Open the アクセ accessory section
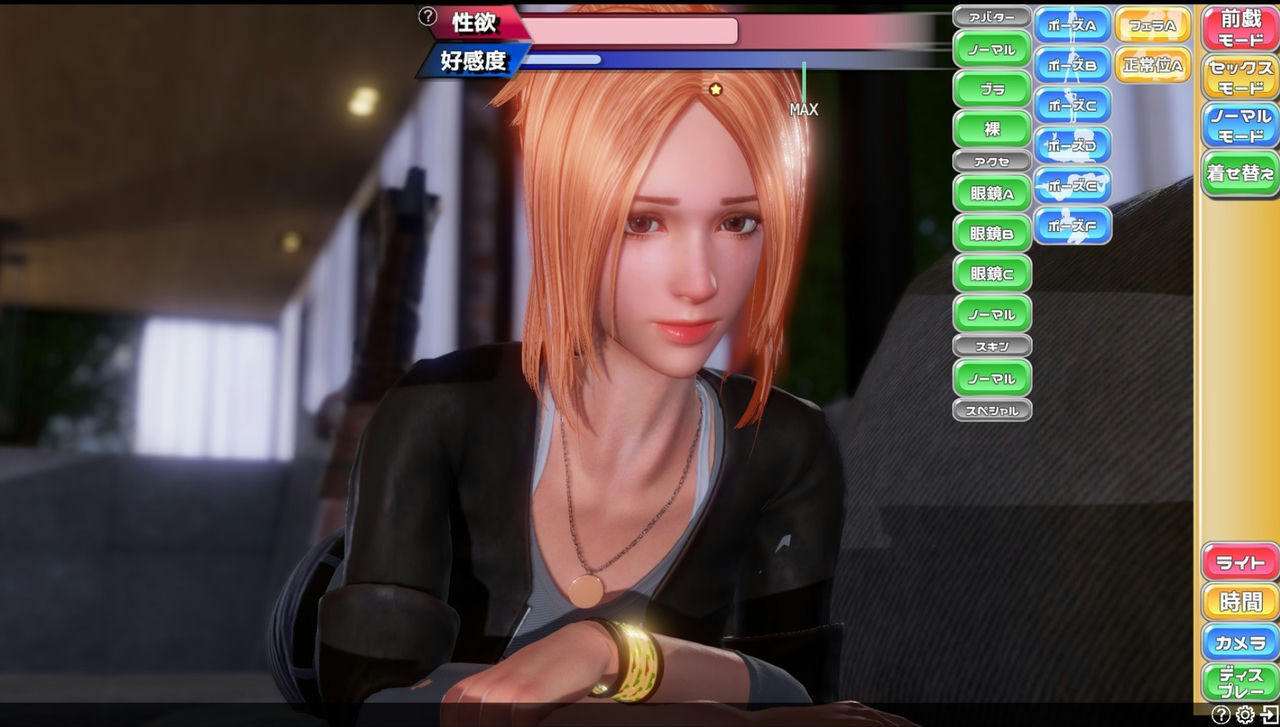This screenshot has height=727, width=1280. pyautogui.click(x=991, y=160)
